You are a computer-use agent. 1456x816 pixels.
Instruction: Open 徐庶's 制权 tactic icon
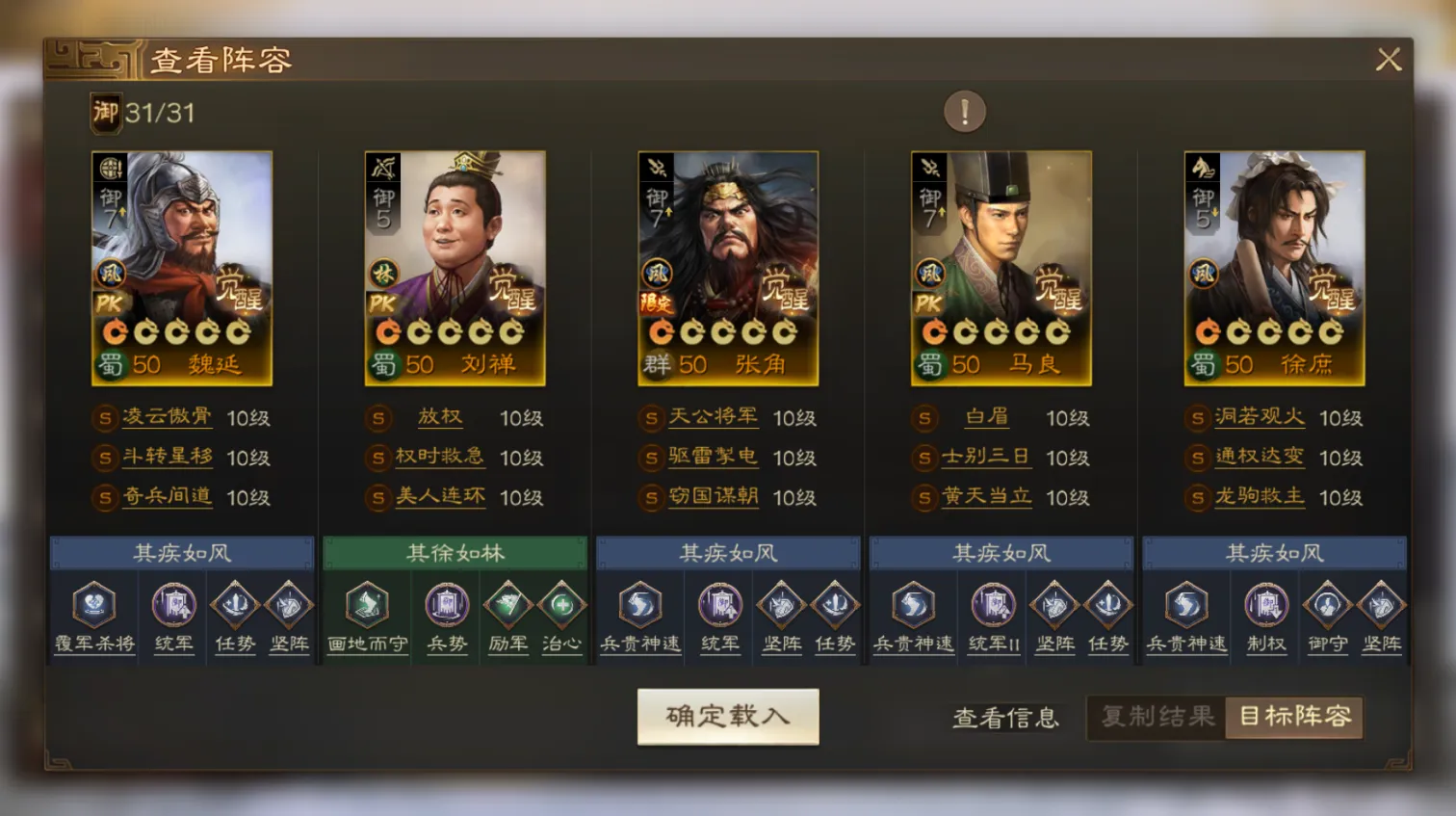tap(1264, 615)
